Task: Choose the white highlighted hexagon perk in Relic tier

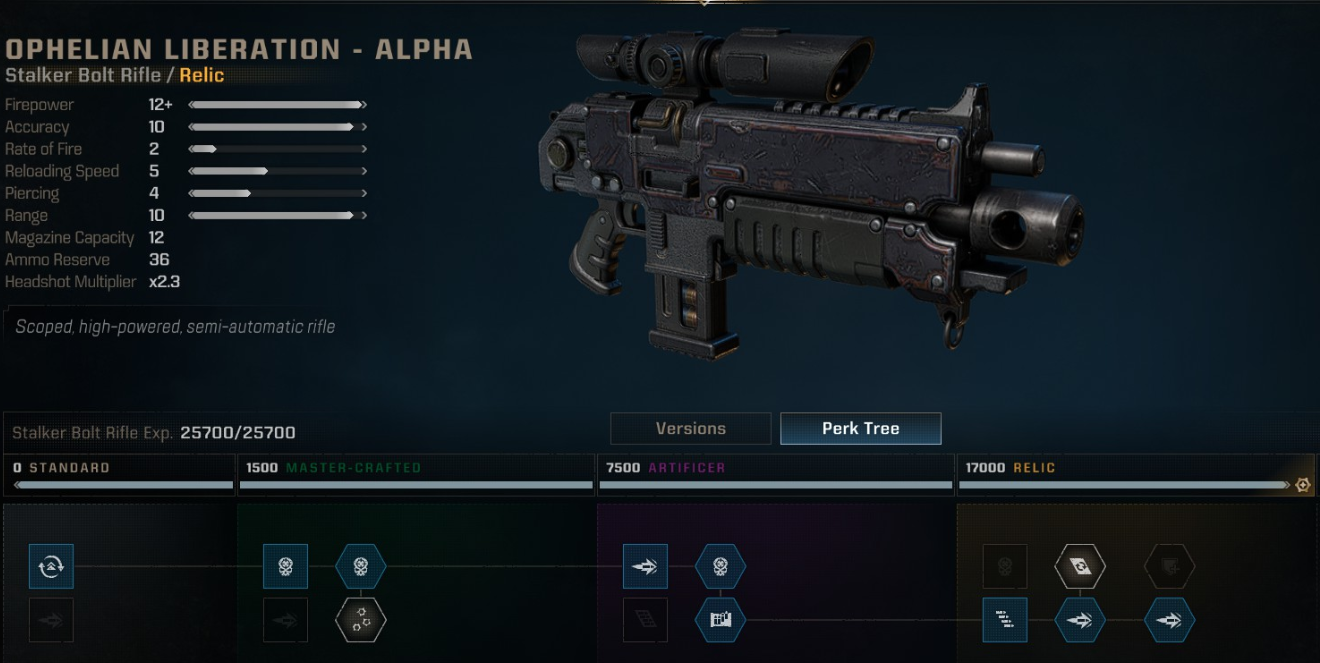Action: click(1080, 567)
